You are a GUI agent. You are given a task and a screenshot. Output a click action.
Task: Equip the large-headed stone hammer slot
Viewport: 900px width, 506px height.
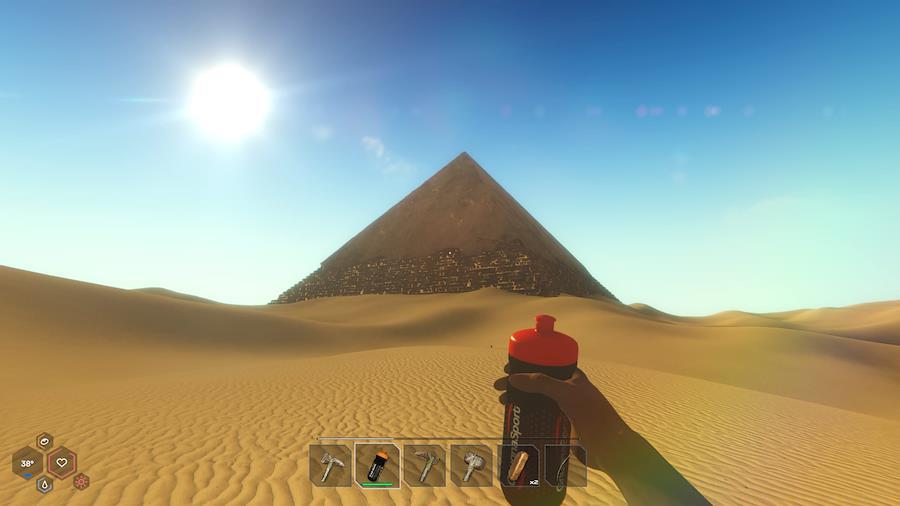tap(472, 466)
